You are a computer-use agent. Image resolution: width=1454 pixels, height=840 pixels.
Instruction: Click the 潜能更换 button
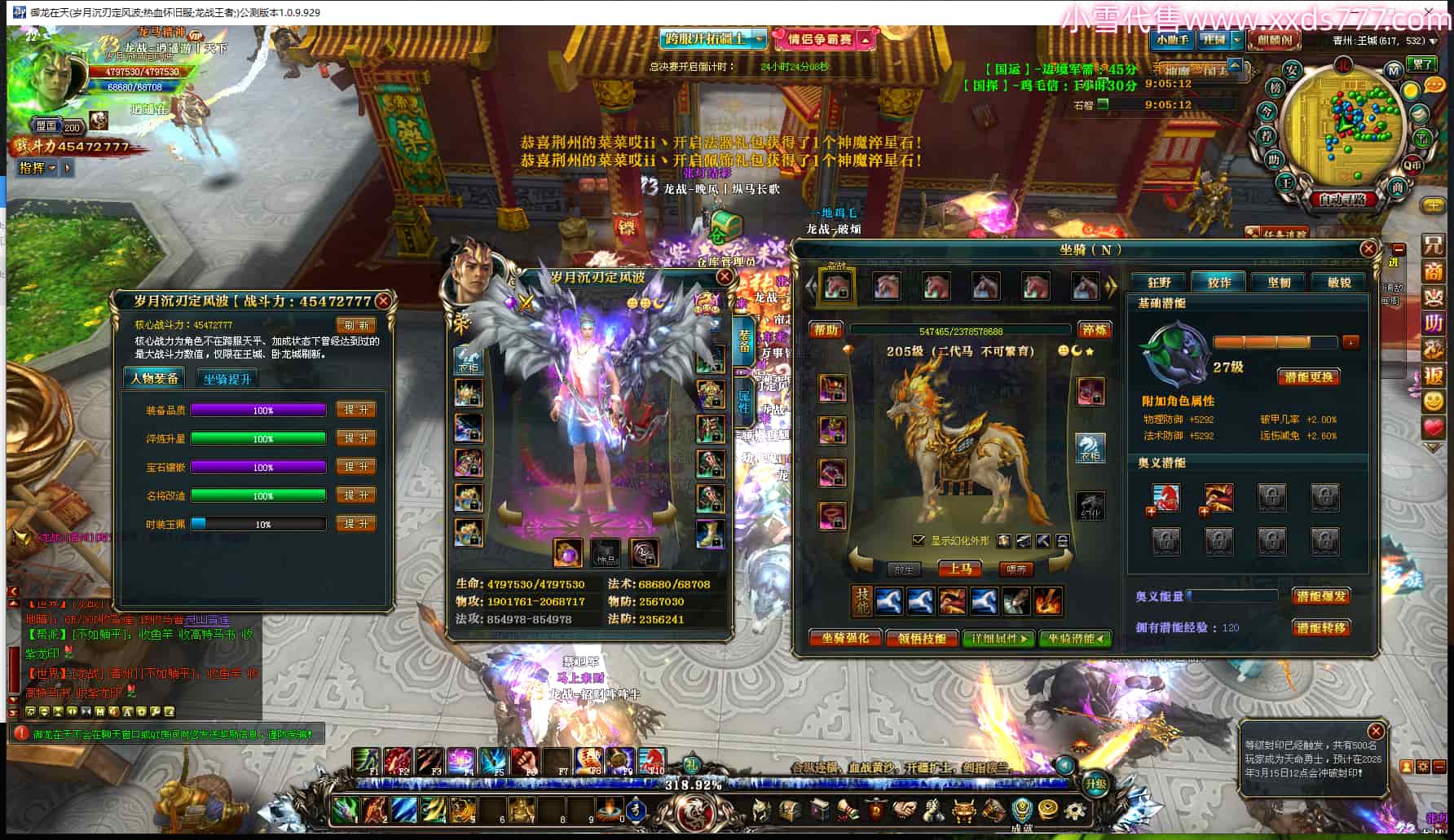[1307, 377]
